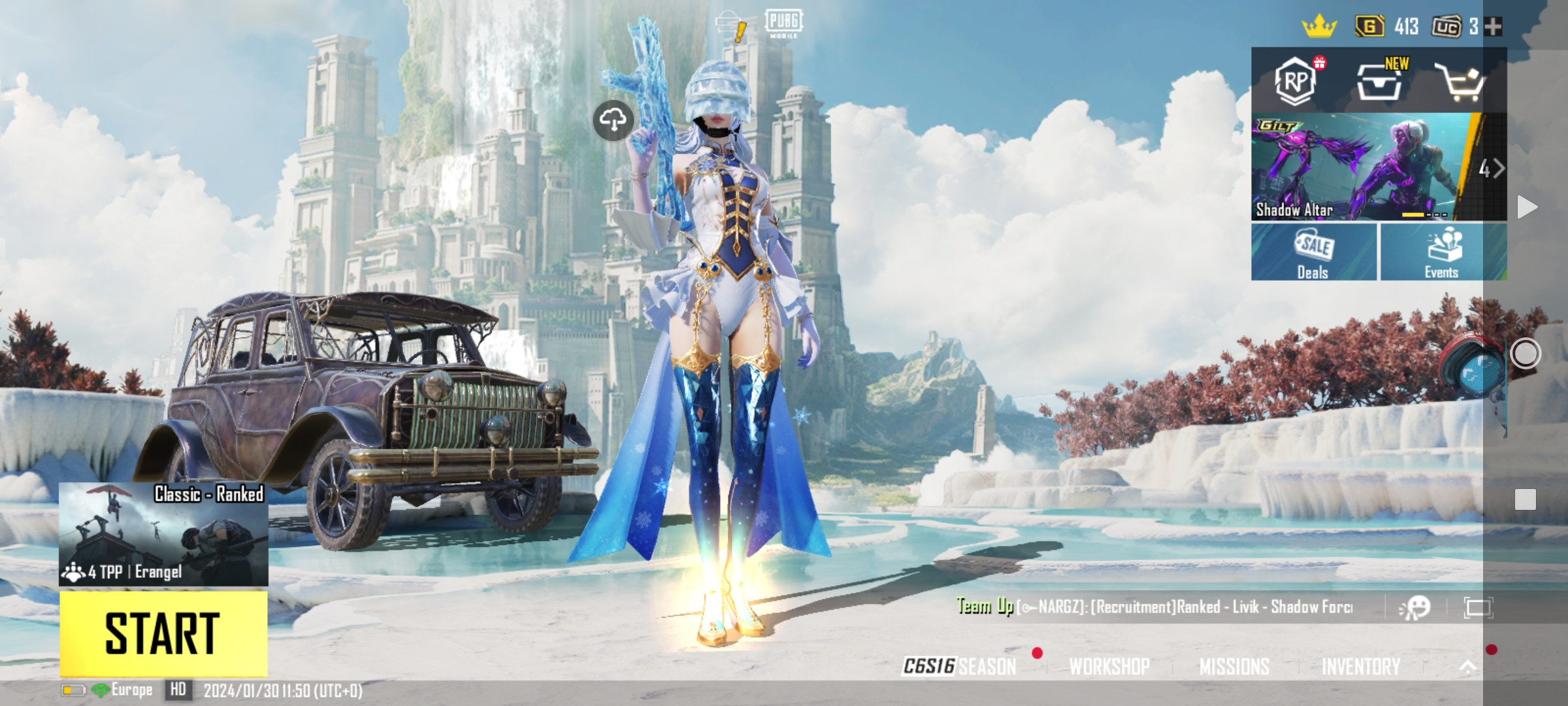Tap the yellow START button
1568x706 pixels.
click(163, 633)
